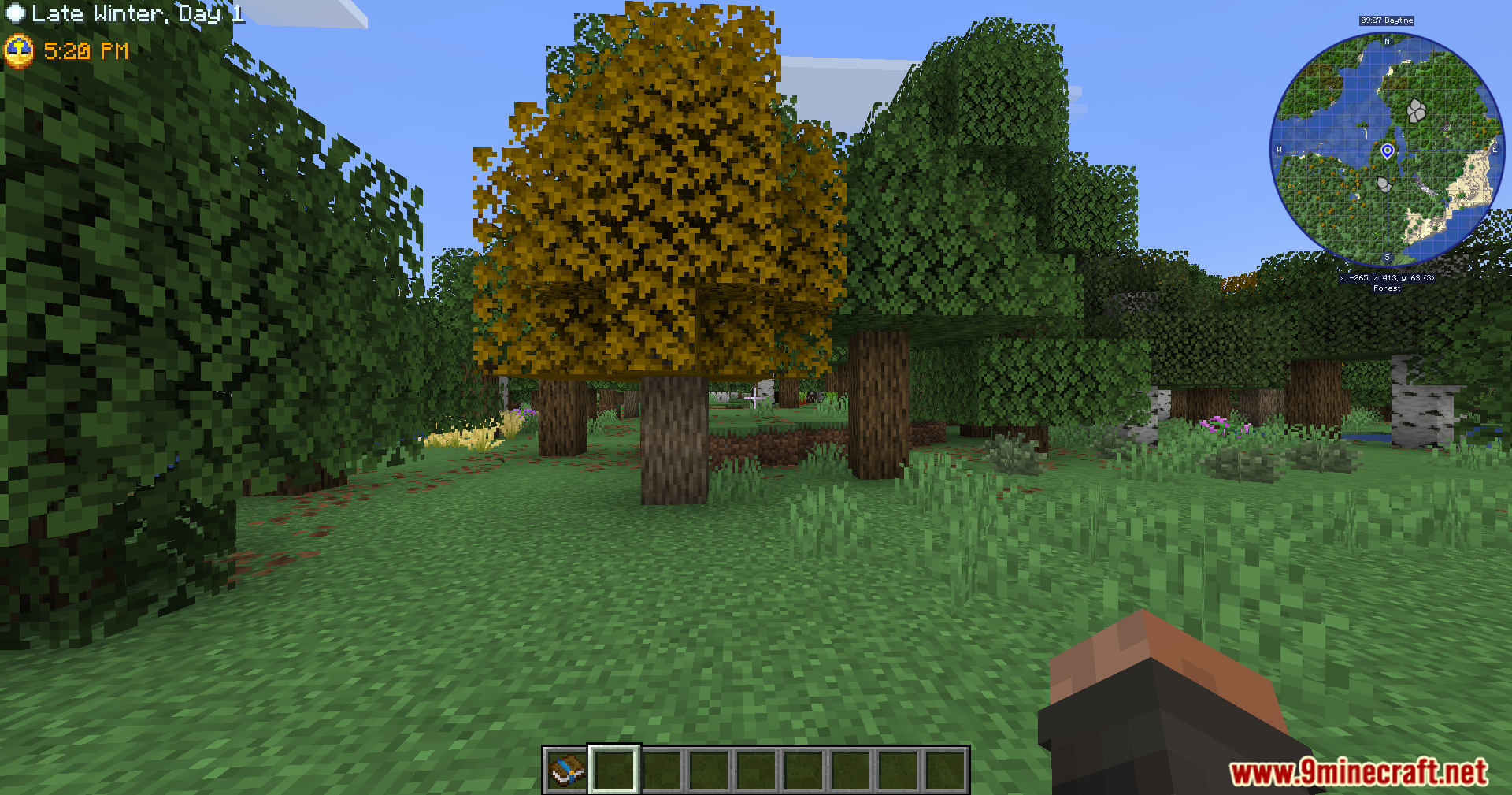The height and width of the screenshot is (795, 1512).
Task: Click the W compass marker on the minimap
Action: click(x=1278, y=147)
